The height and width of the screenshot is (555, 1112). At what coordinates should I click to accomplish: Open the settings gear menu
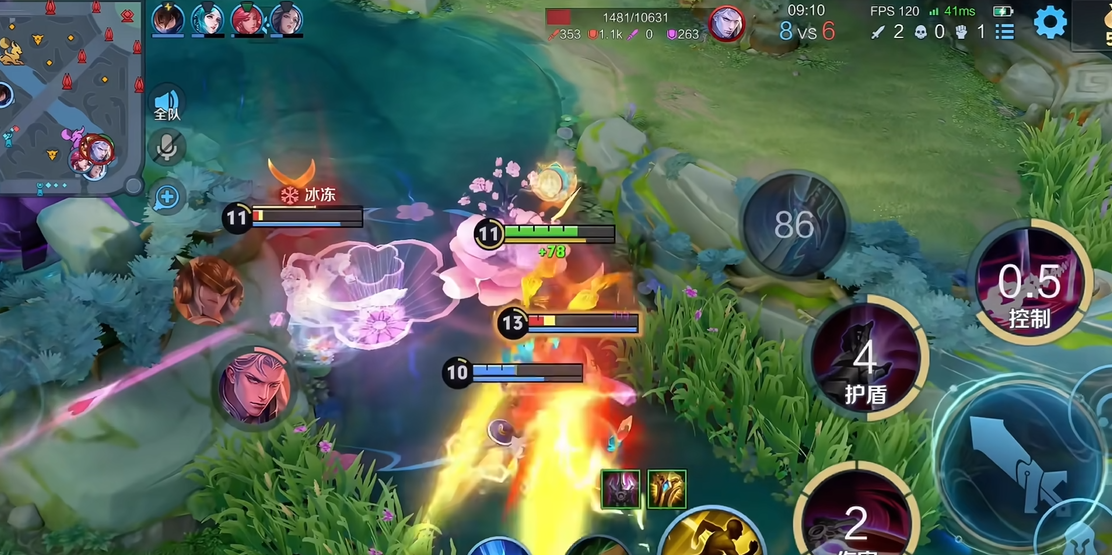[1050, 22]
